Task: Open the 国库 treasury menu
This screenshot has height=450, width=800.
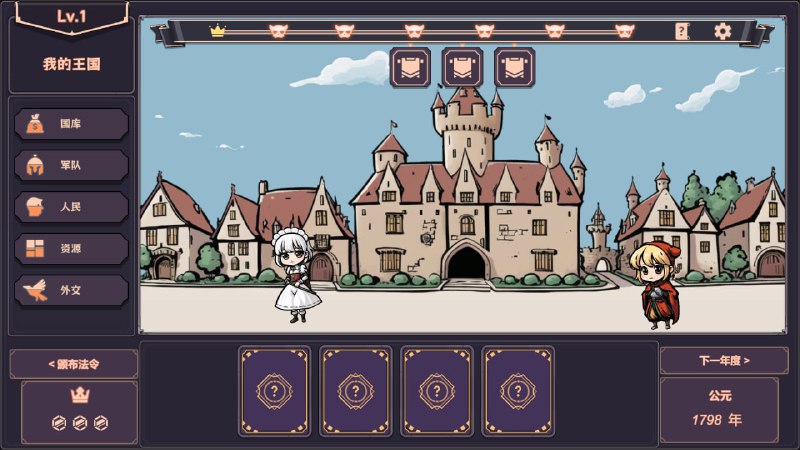Action: 71,124
